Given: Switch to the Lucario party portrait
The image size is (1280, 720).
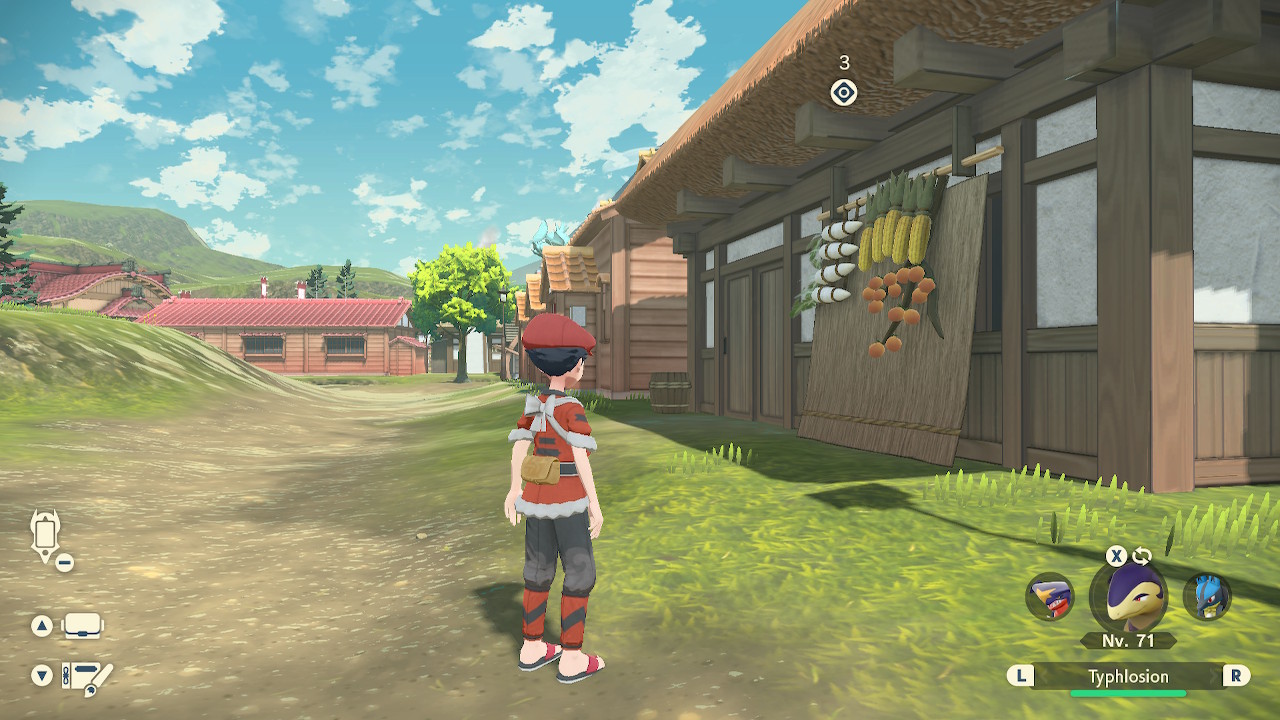Looking at the screenshot, I should (x=1206, y=597).
